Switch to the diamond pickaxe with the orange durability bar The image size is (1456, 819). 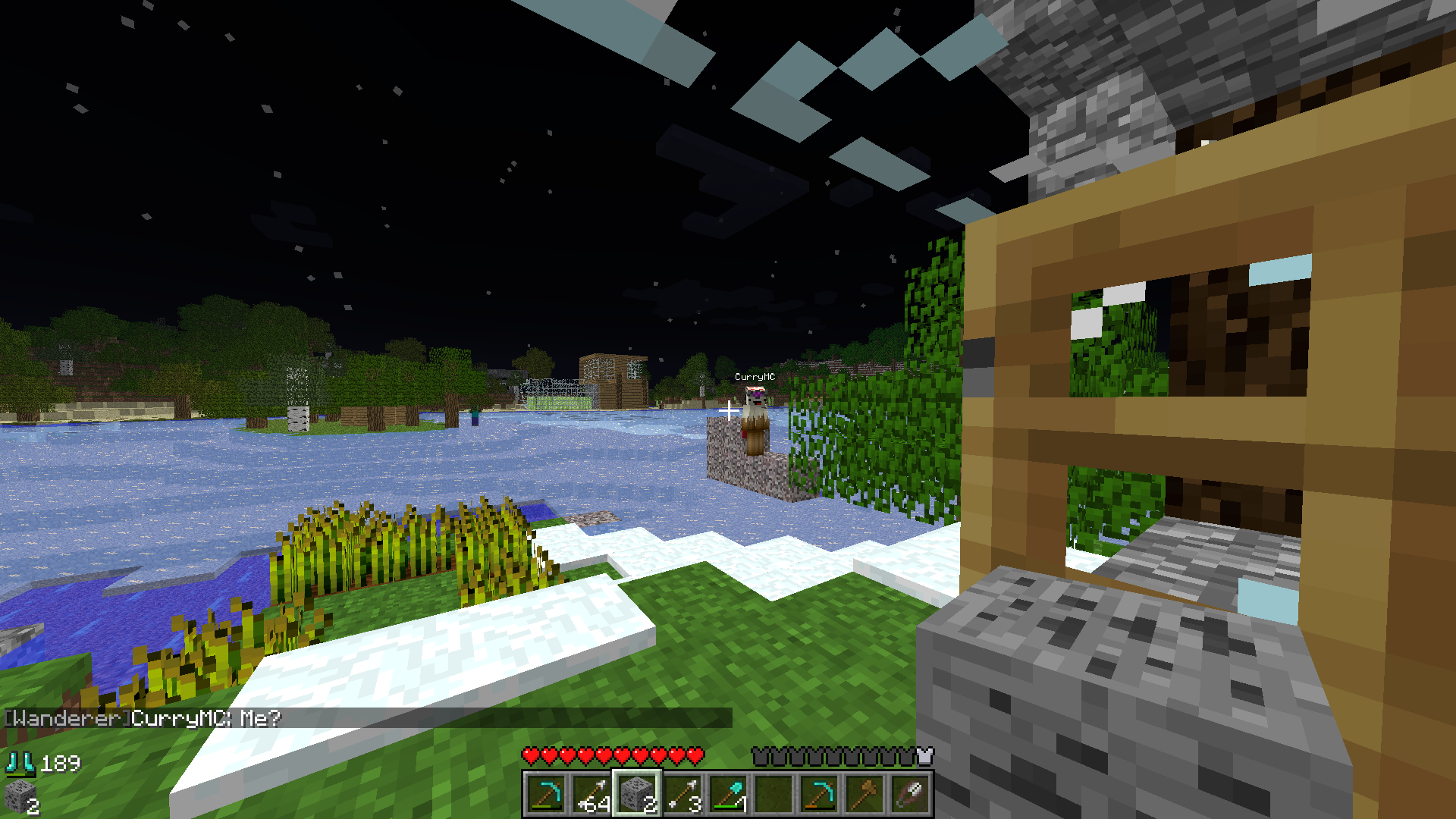[x=819, y=793]
